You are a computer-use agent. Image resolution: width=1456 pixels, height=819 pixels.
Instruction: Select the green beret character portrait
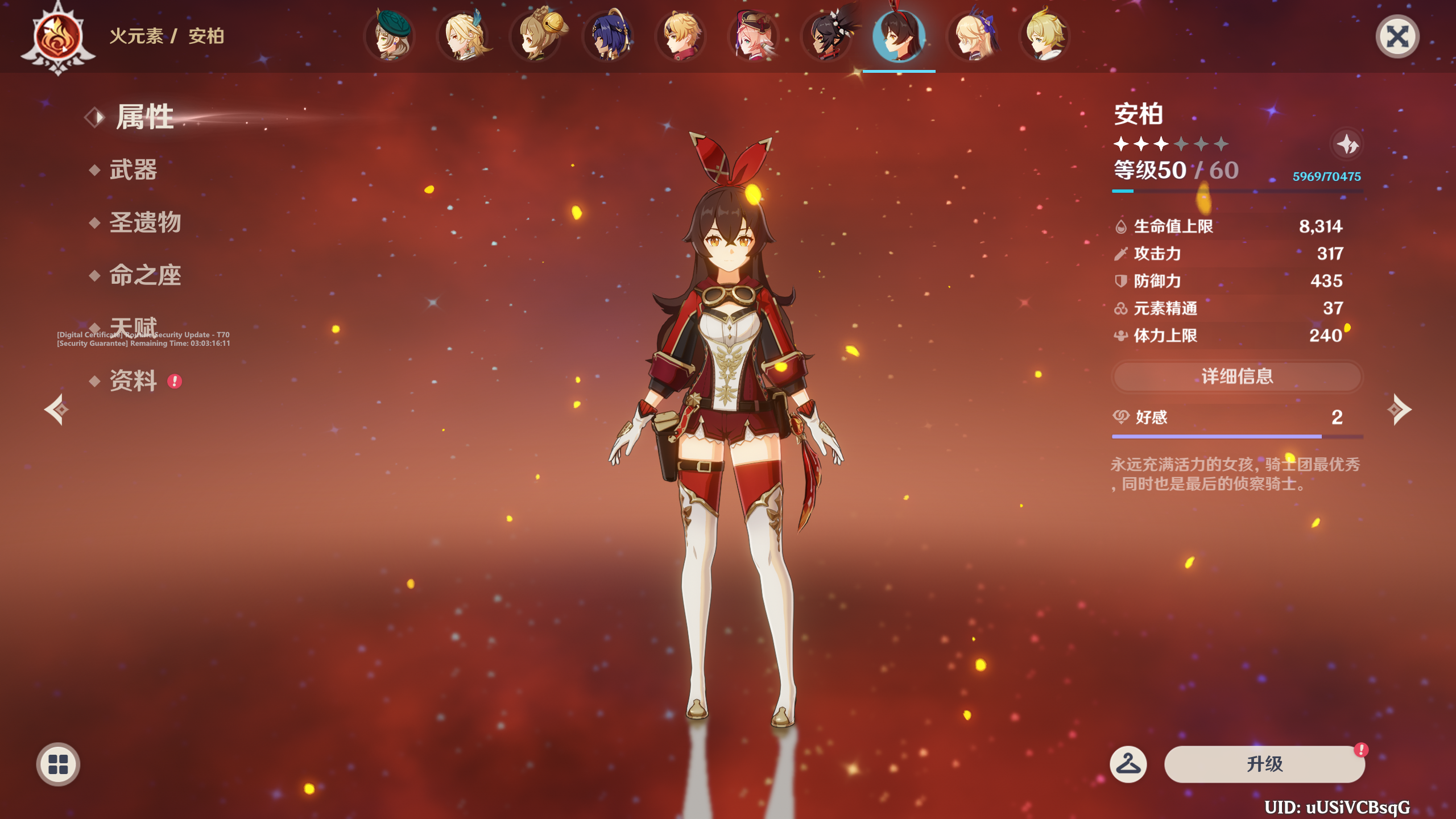coord(390,36)
